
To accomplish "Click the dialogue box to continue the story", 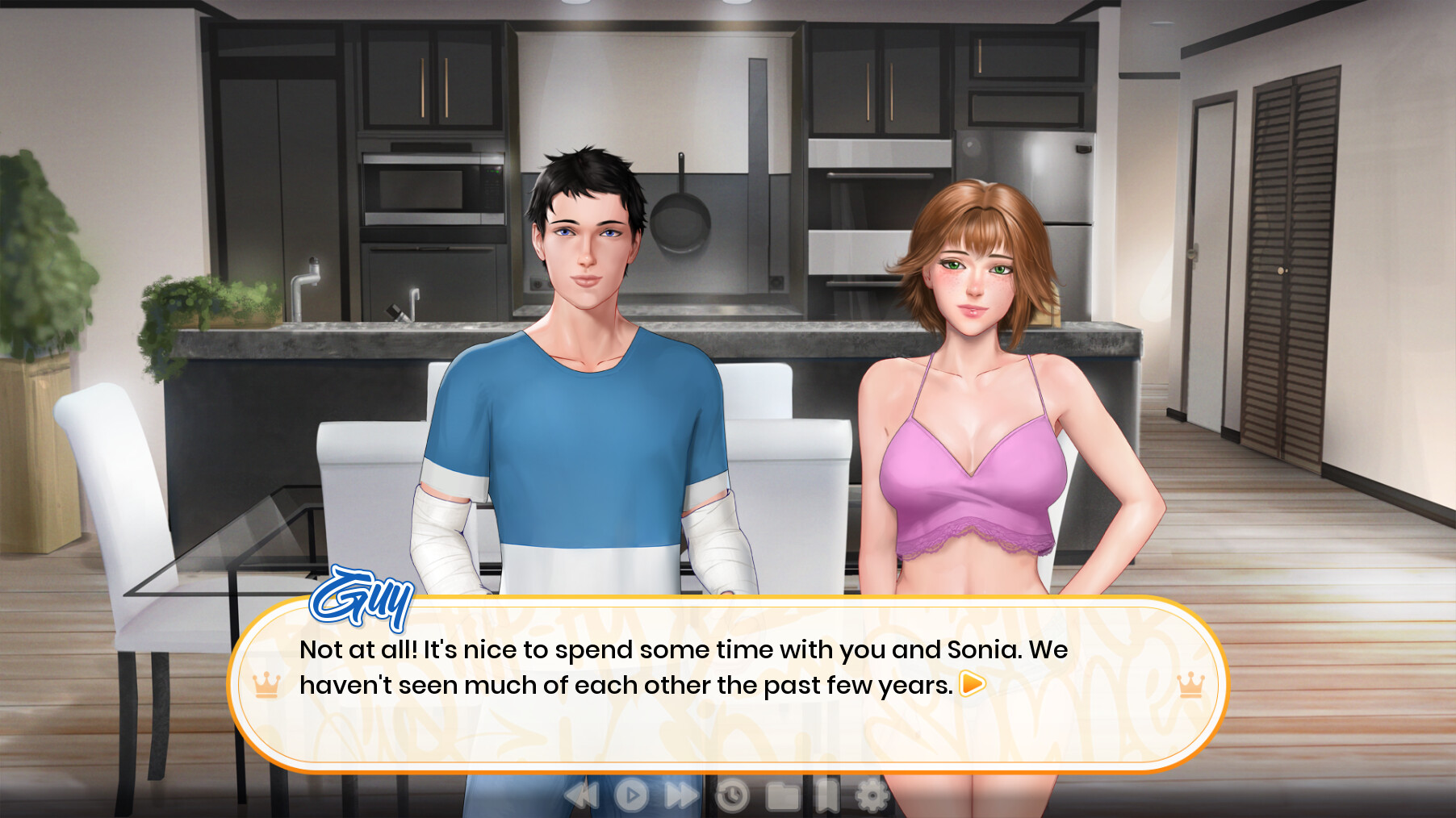I will 726,690.
